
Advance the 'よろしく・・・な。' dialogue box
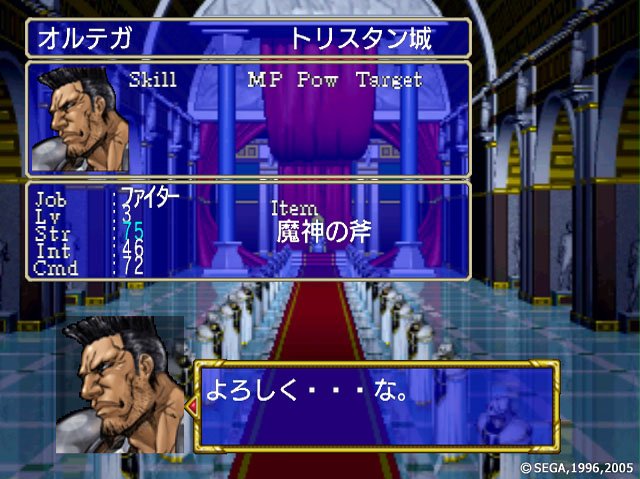coord(375,404)
